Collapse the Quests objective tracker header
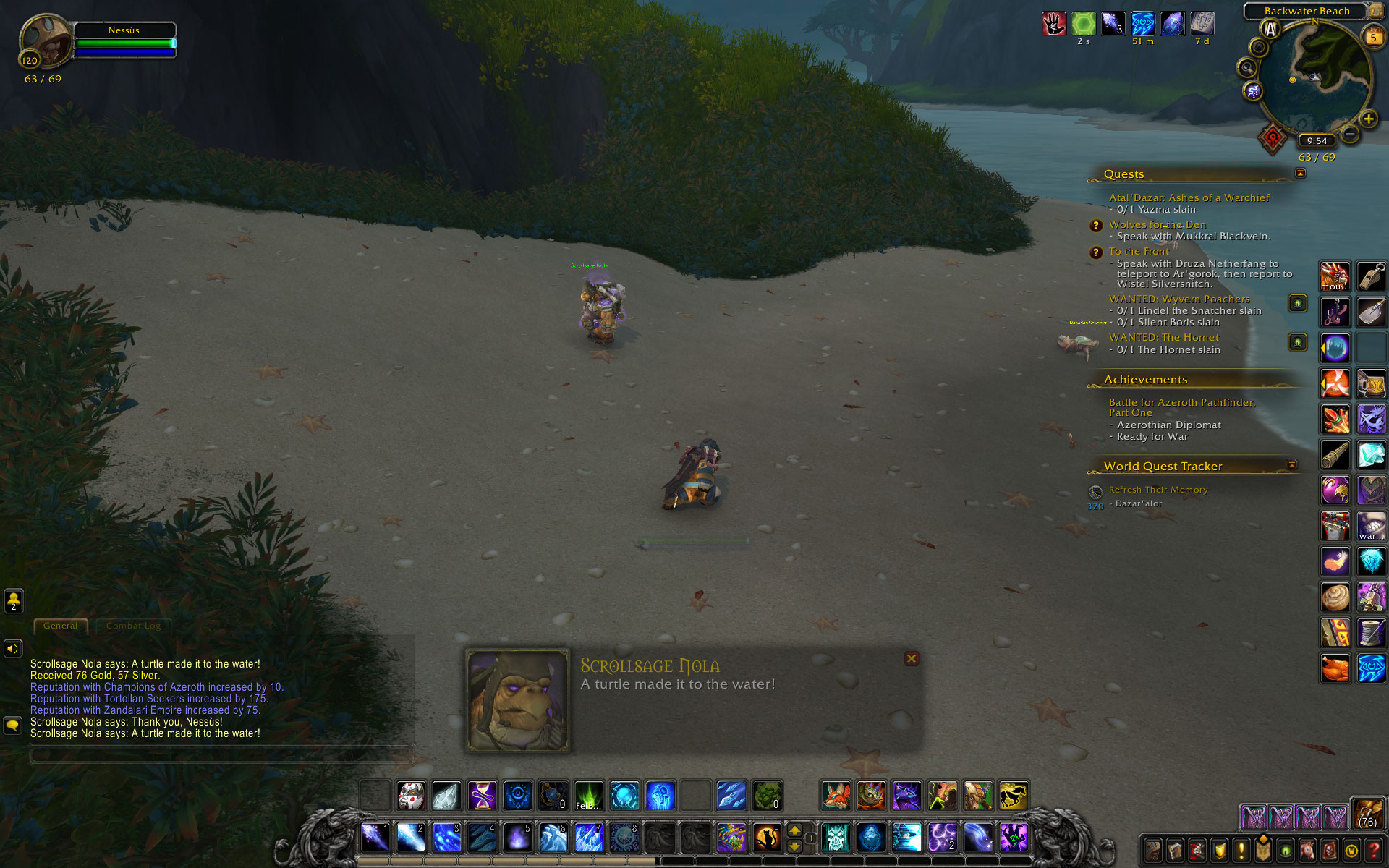This screenshot has height=868, width=1389. click(1300, 173)
